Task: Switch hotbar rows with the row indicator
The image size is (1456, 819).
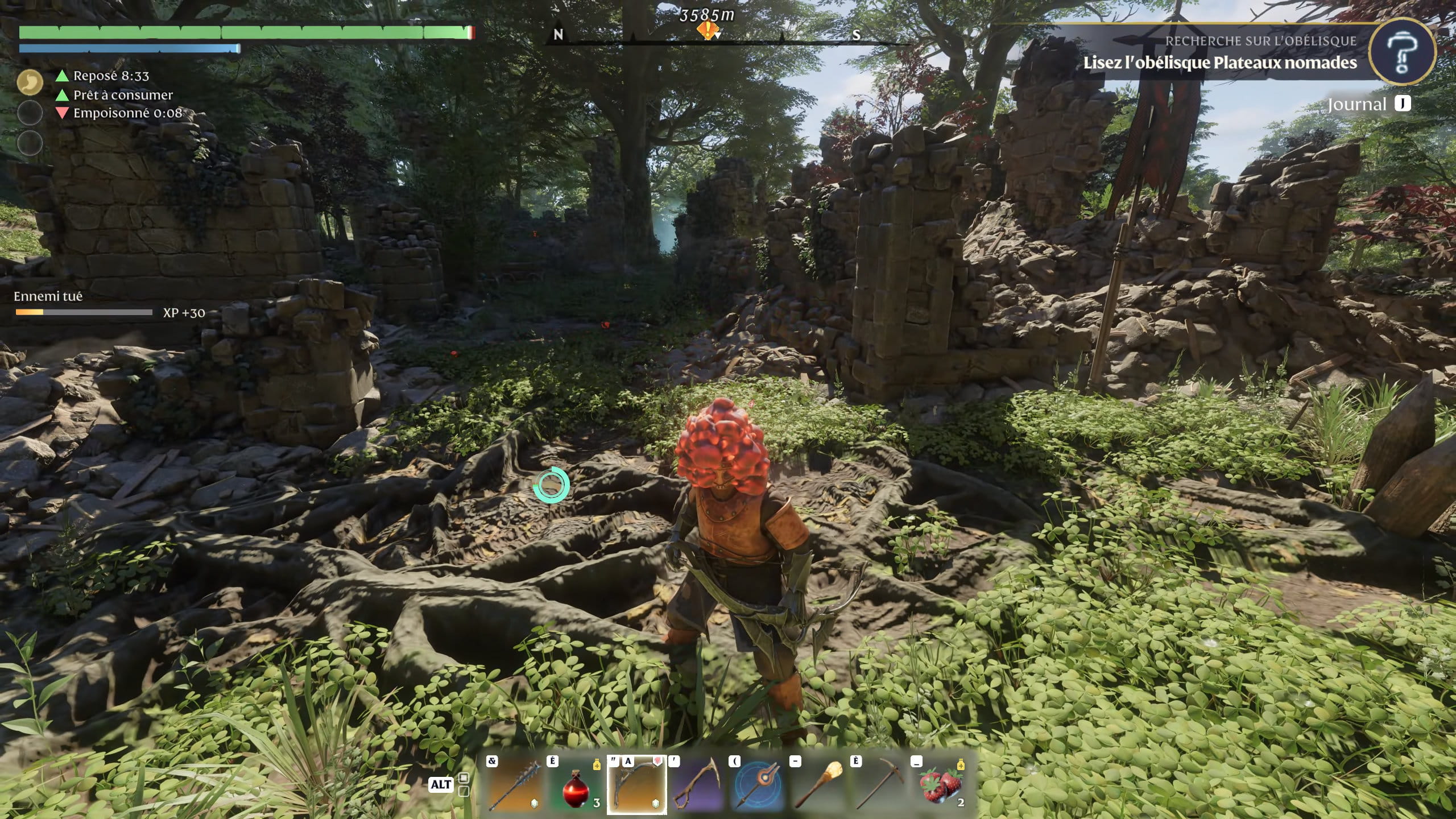Action: click(x=464, y=784)
